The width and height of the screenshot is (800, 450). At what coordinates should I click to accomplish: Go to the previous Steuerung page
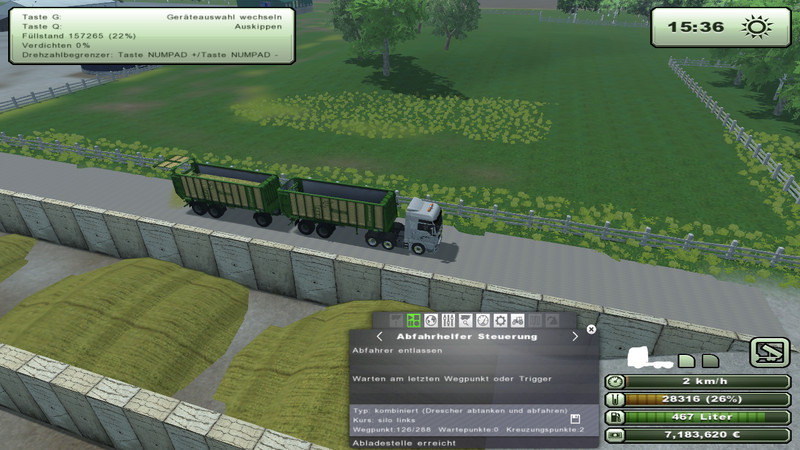(x=380, y=337)
